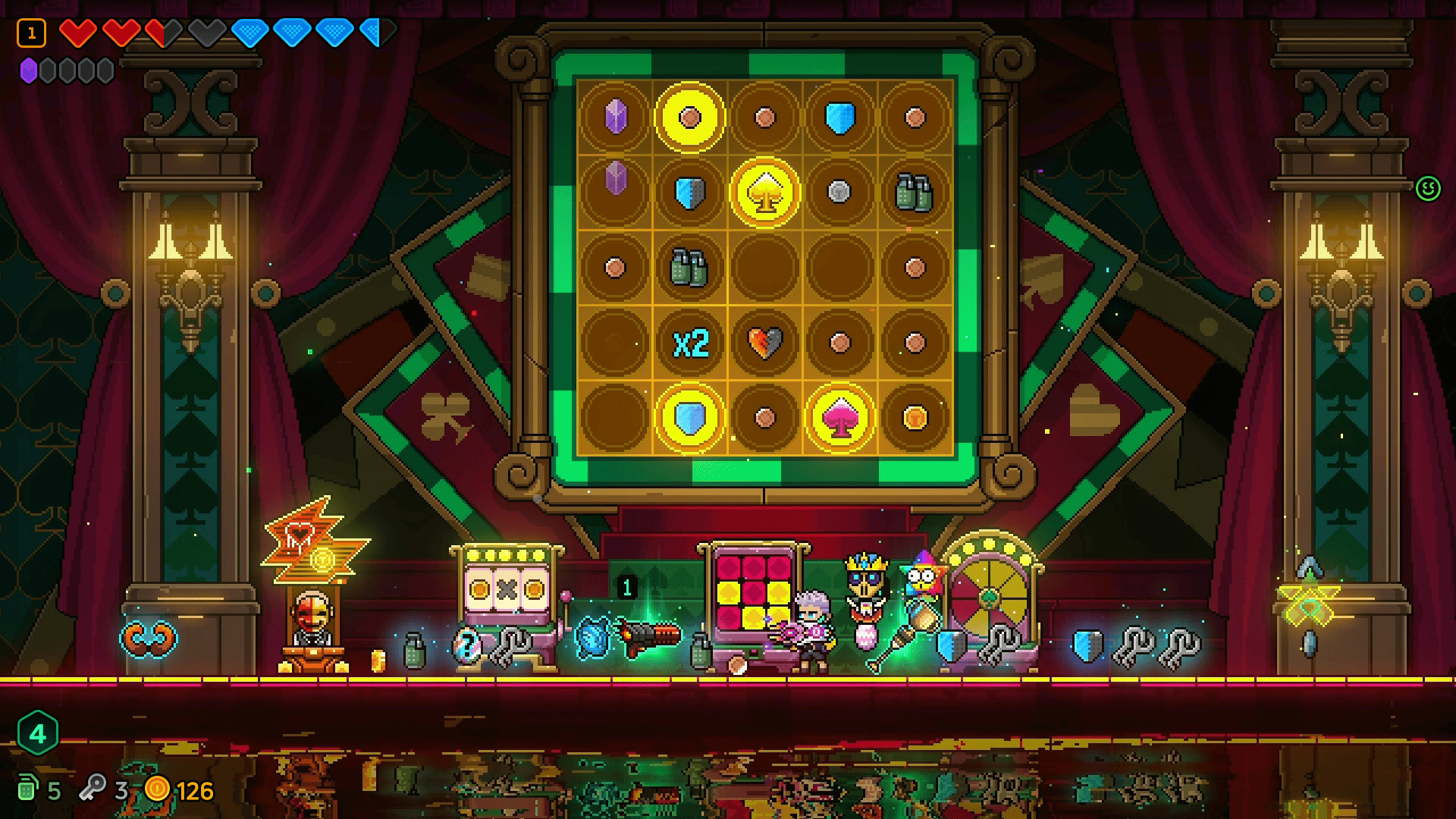Viewport: 1456px width, 819px height.
Task: Click the grenade icon in the HUD
Action: pos(28,789)
